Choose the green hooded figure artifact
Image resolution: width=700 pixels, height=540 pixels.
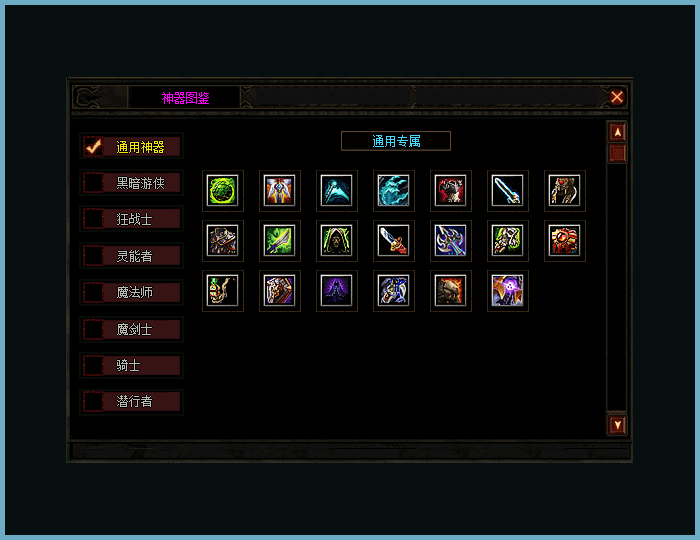pos(337,240)
